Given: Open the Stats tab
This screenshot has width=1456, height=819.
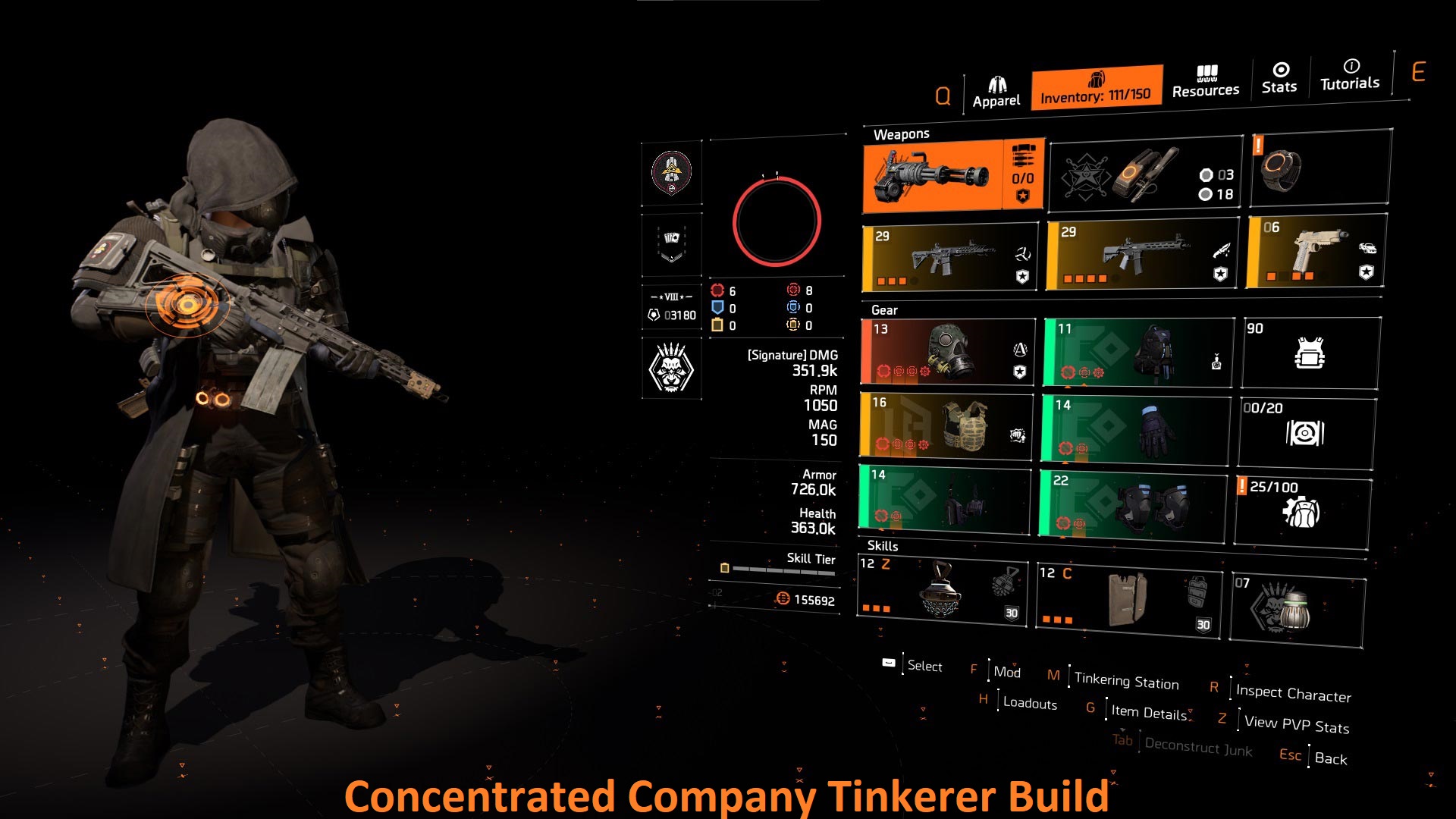Looking at the screenshot, I should [1279, 78].
